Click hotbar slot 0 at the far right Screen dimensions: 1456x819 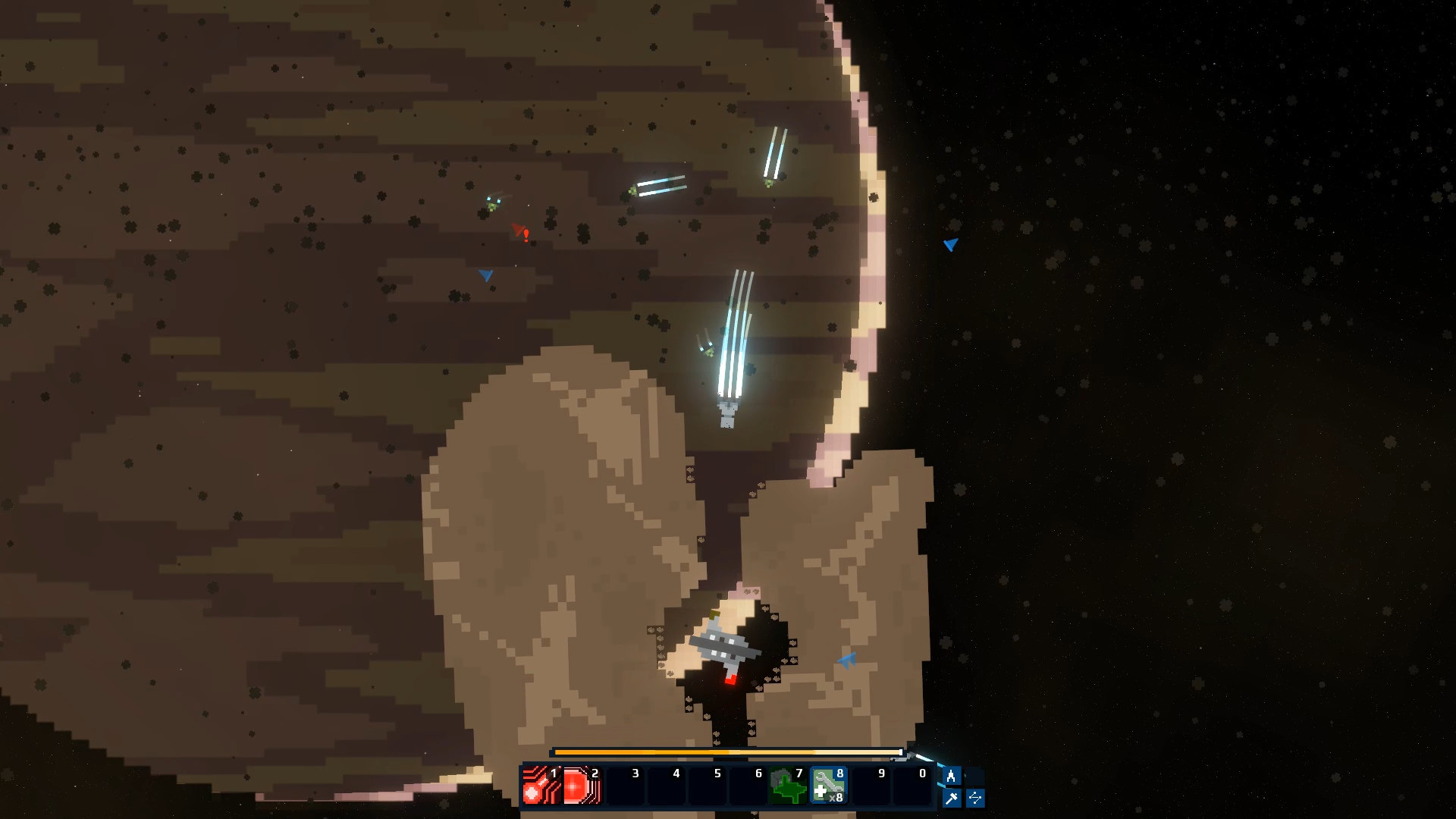[x=921, y=786]
